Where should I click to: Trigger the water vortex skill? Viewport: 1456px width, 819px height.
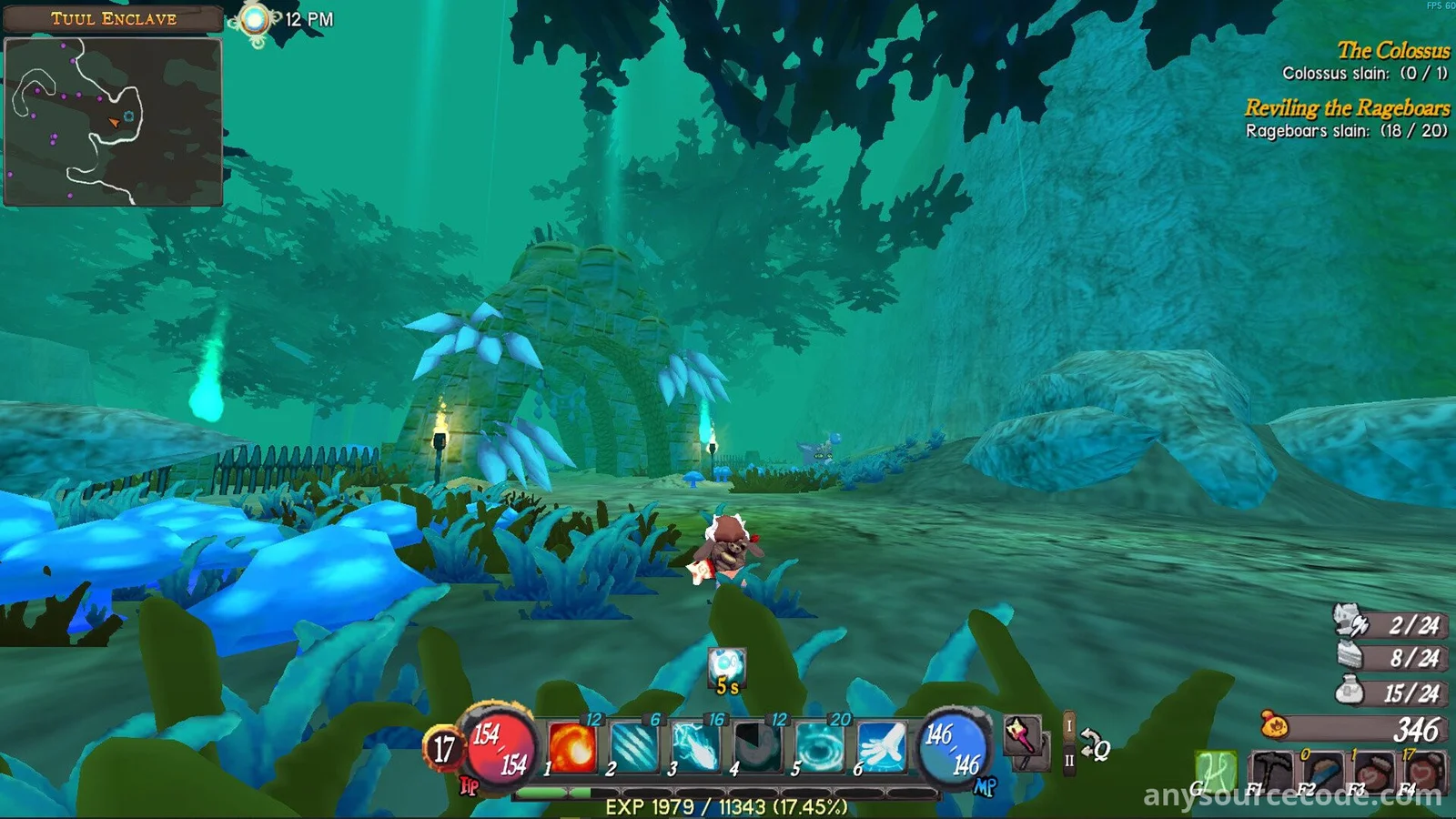pos(819,746)
